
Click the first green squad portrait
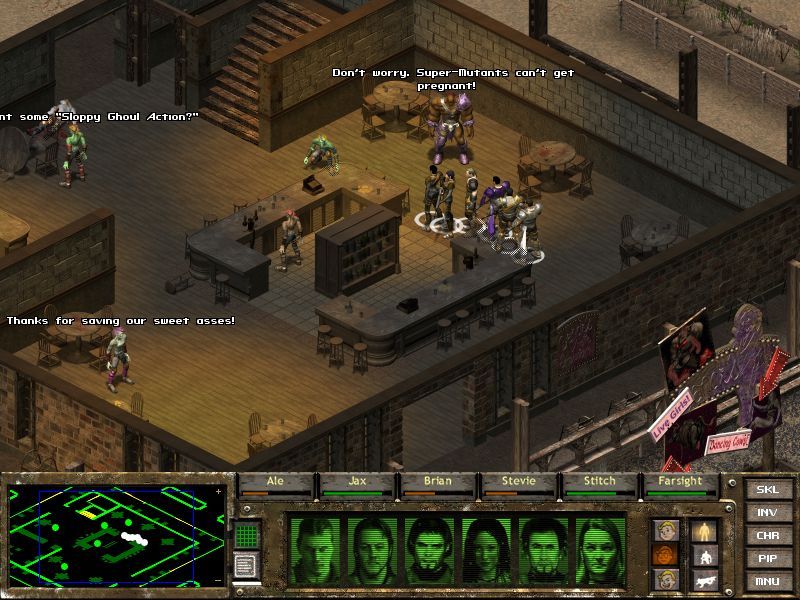tap(318, 549)
